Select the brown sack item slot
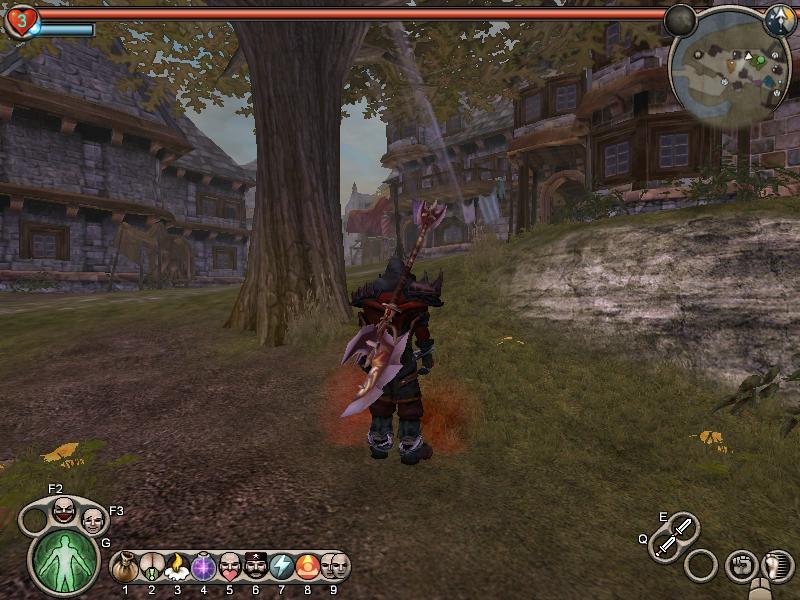This screenshot has height=600, width=800. [125, 567]
